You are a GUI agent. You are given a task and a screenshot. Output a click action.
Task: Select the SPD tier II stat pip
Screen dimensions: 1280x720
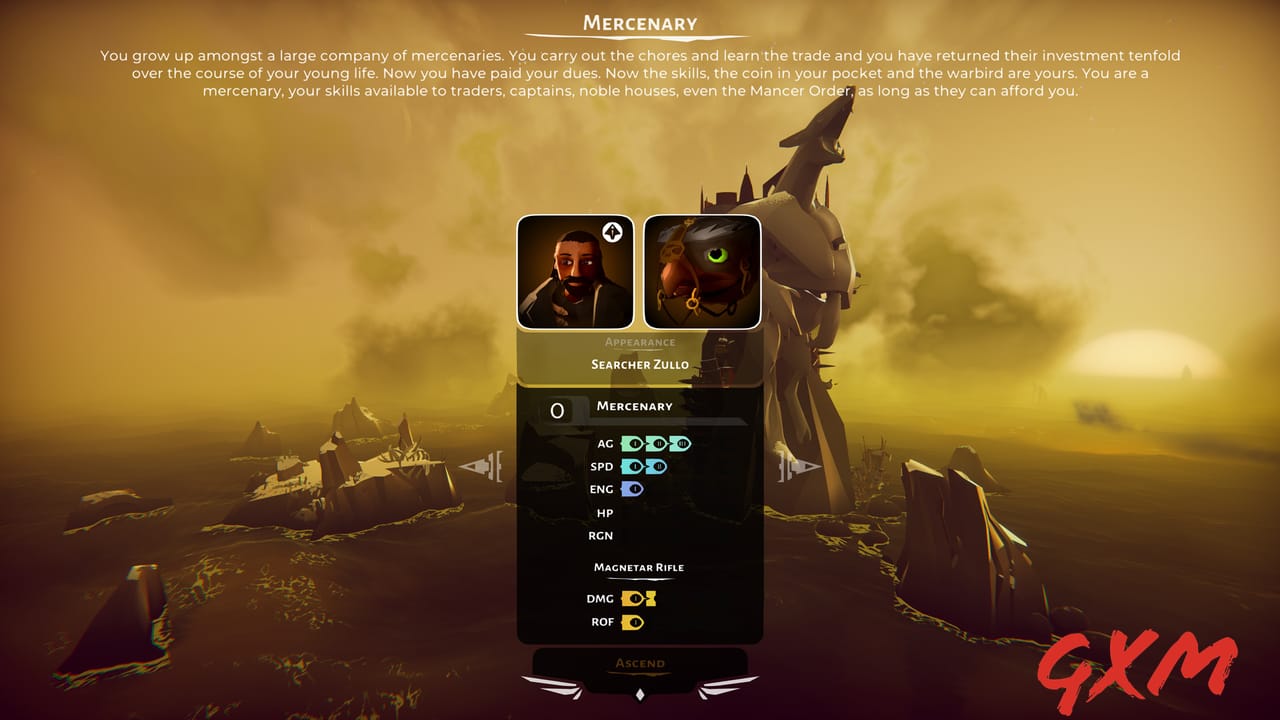coord(657,465)
